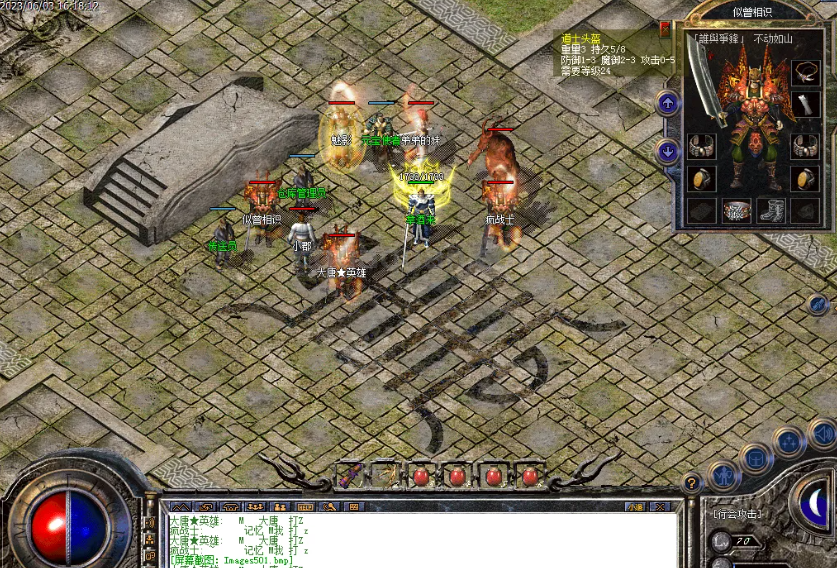Click the blue down-arrow button on equipment panel
The image size is (837, 568).
click(668, 151)
